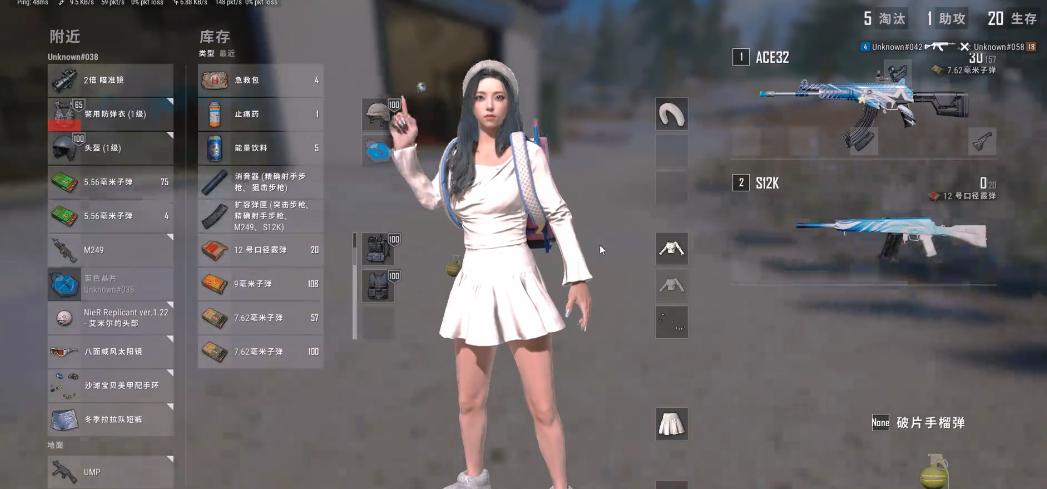Select the energy drink (能量饮料) row
The height and width of the screenshot is (489, 1047).
[x=260, y=148]
